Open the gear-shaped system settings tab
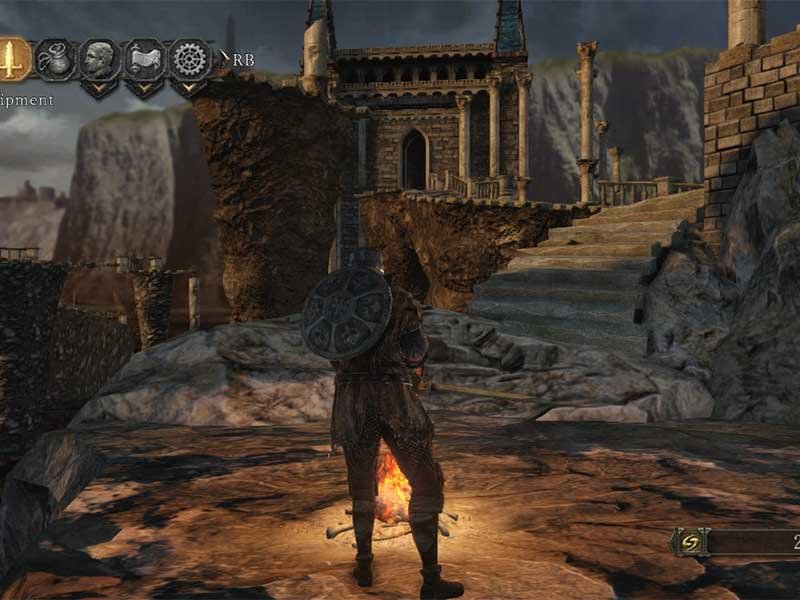The image size is (800, 600). [189, 59]
